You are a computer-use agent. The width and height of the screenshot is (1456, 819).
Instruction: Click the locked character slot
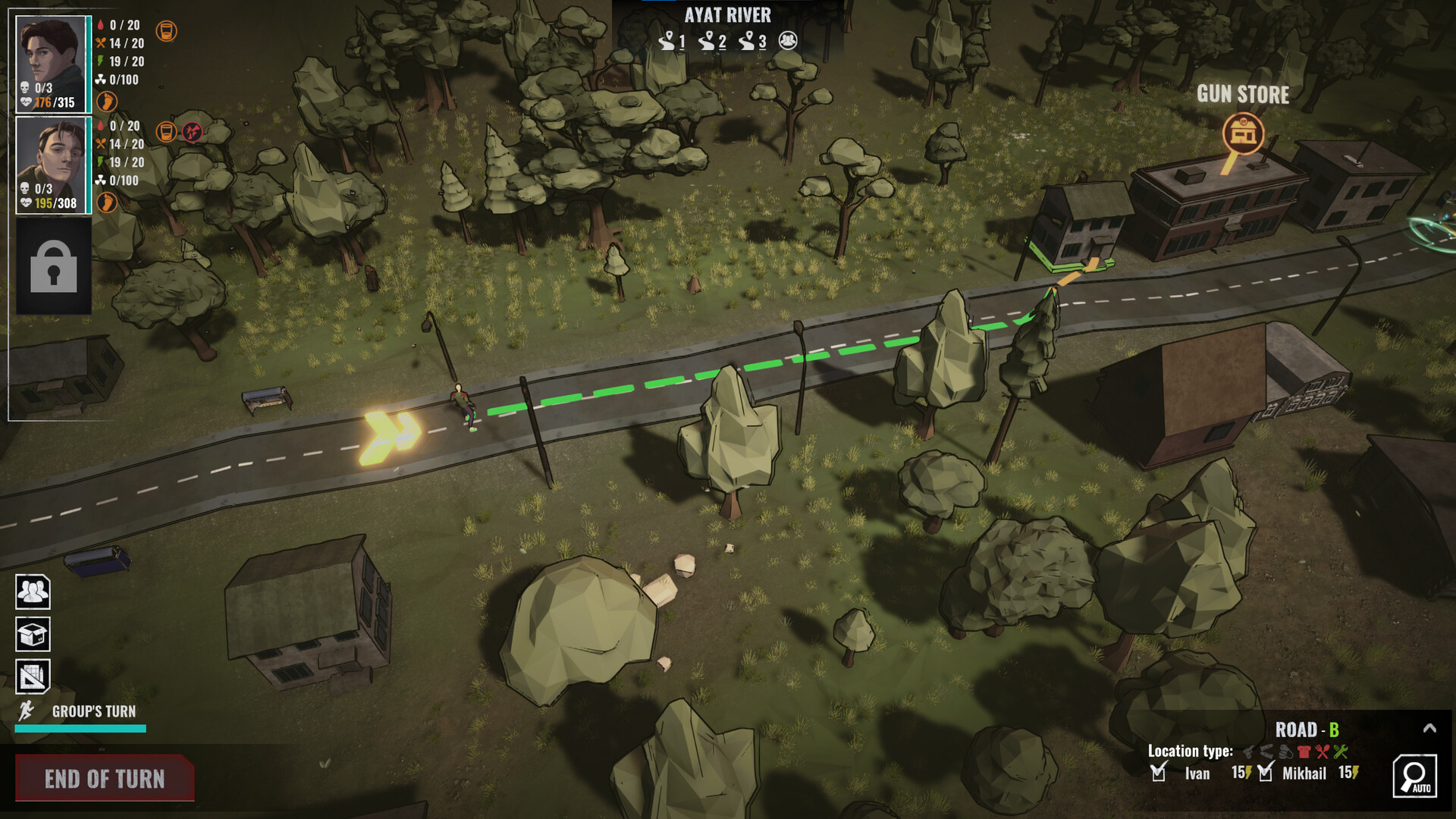[x=53, y=267]
